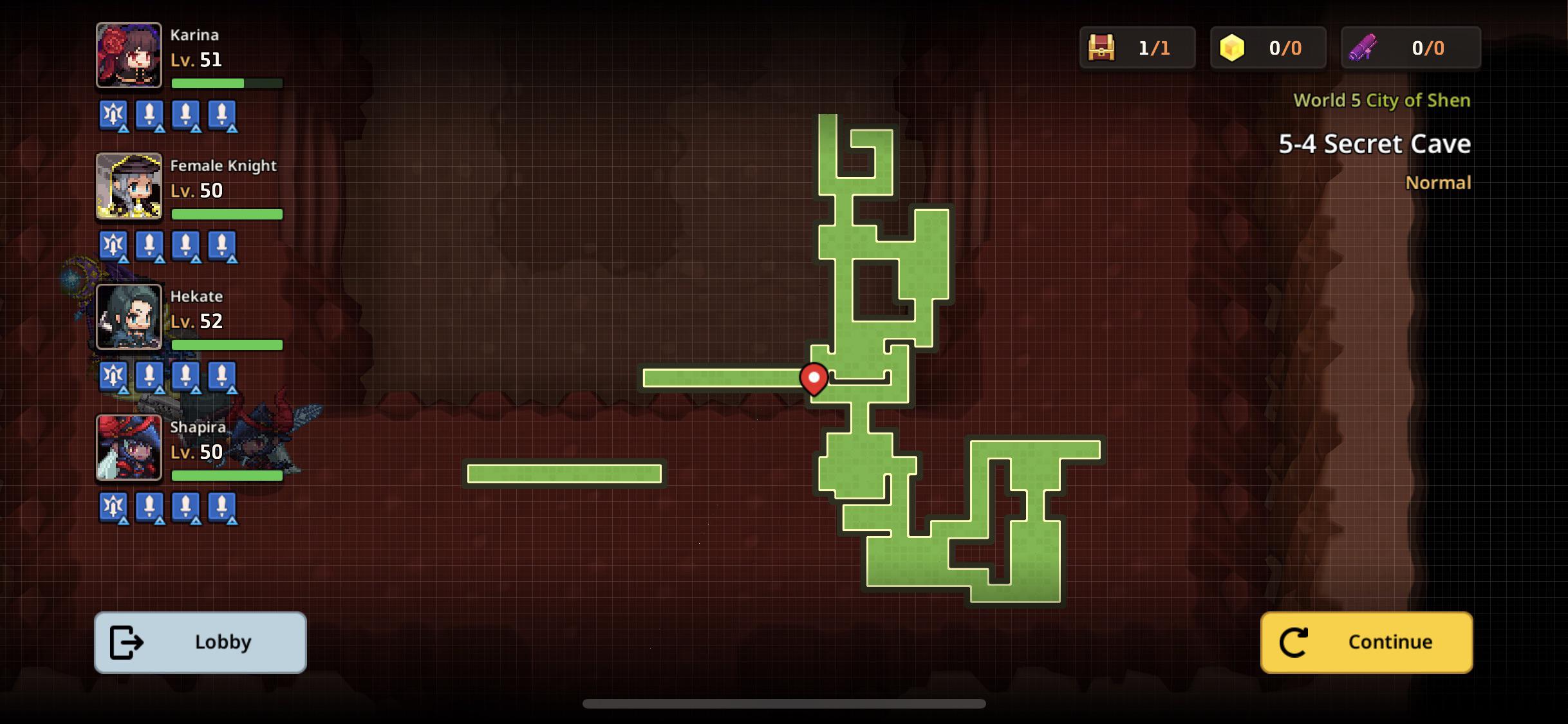Click the treasure chest counter icon
The height and width of the screenshot is (724, 1568).
tap(1103, 46)
